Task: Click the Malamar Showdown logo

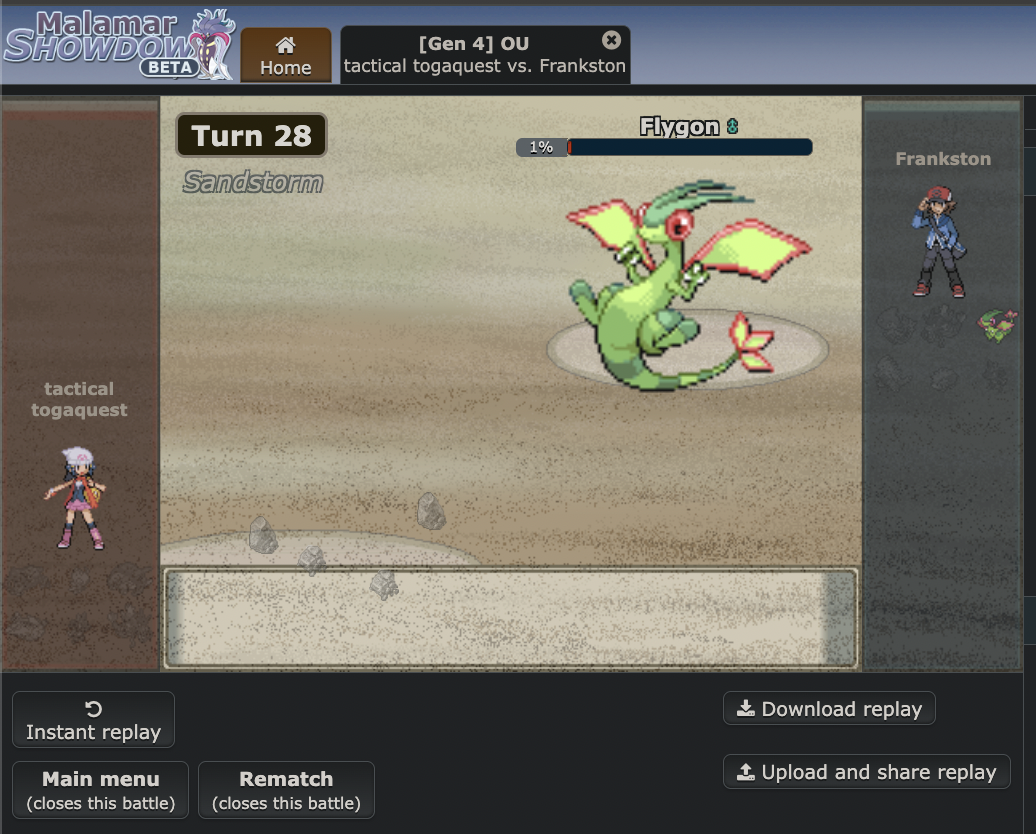Action: (118, 46)
